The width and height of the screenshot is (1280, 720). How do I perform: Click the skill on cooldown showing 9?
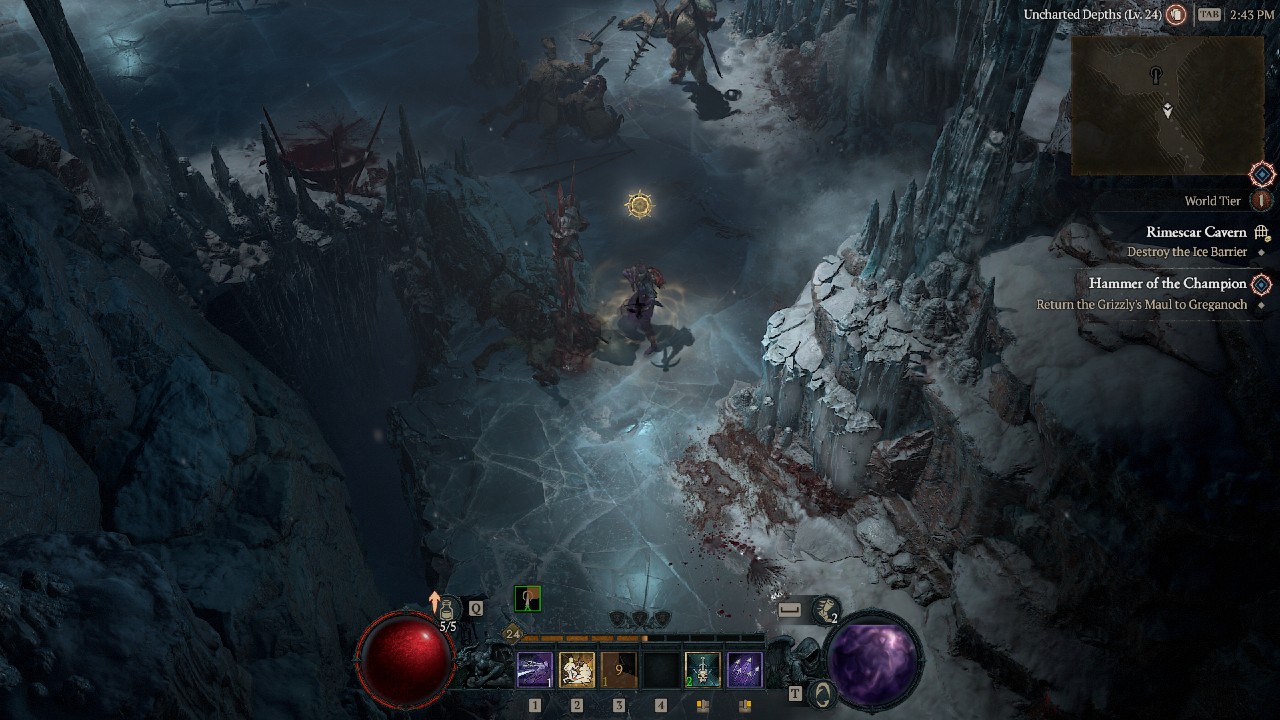619,670
